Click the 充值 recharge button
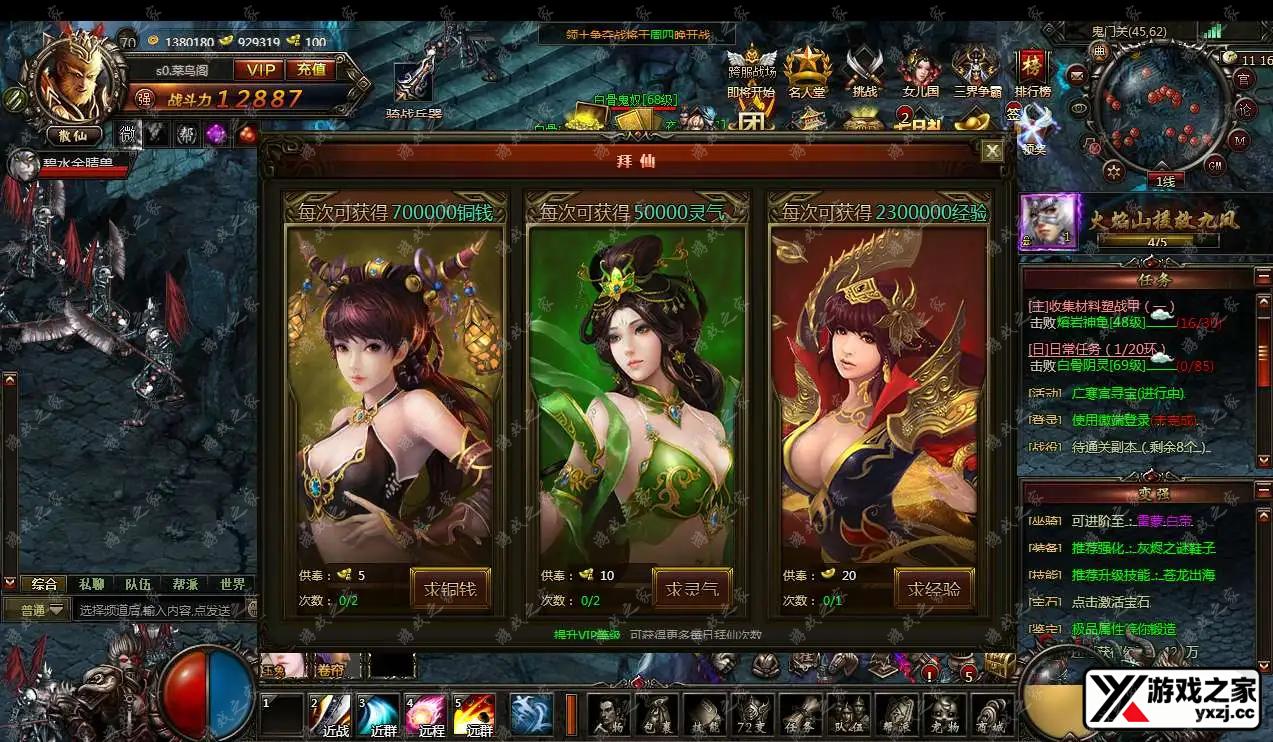This screenshot has width=1273, height=742. [x=311, y=69]
